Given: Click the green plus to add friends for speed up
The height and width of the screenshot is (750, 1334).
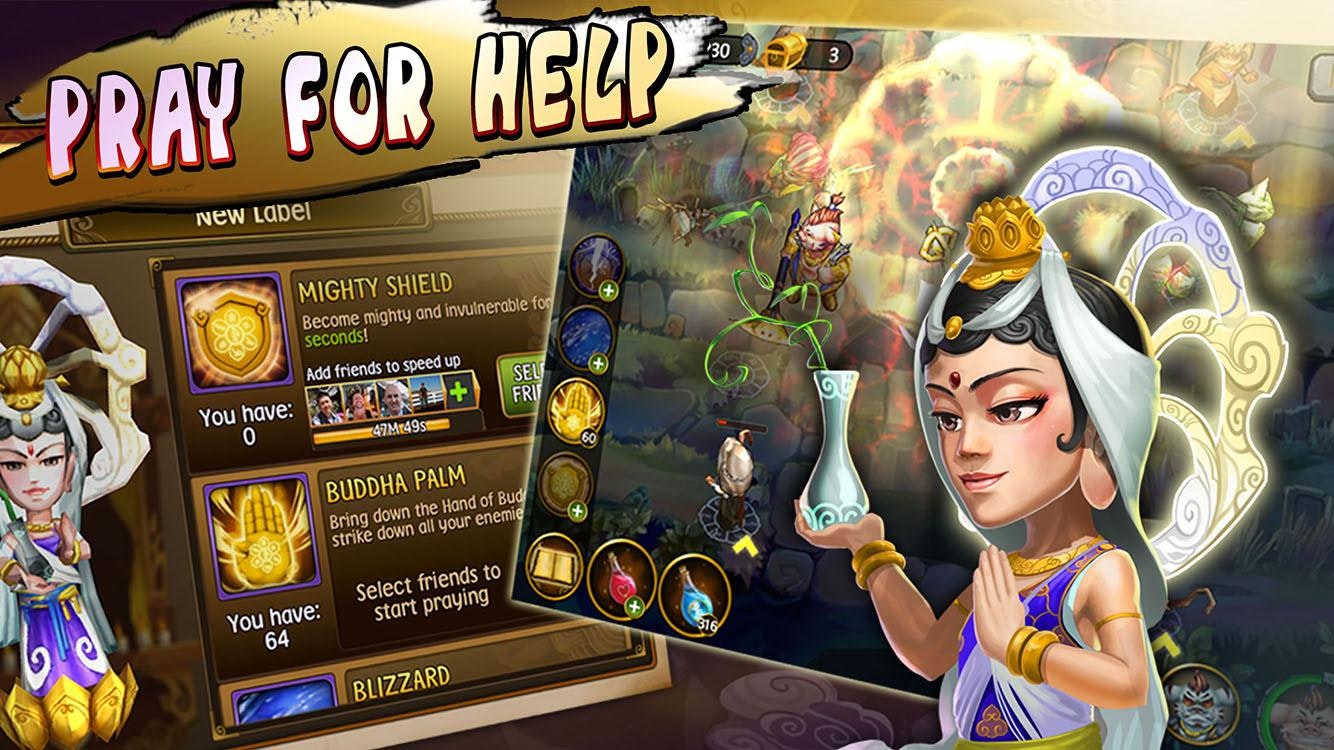Looking at the screenshot, I should (x=458, y=392).
